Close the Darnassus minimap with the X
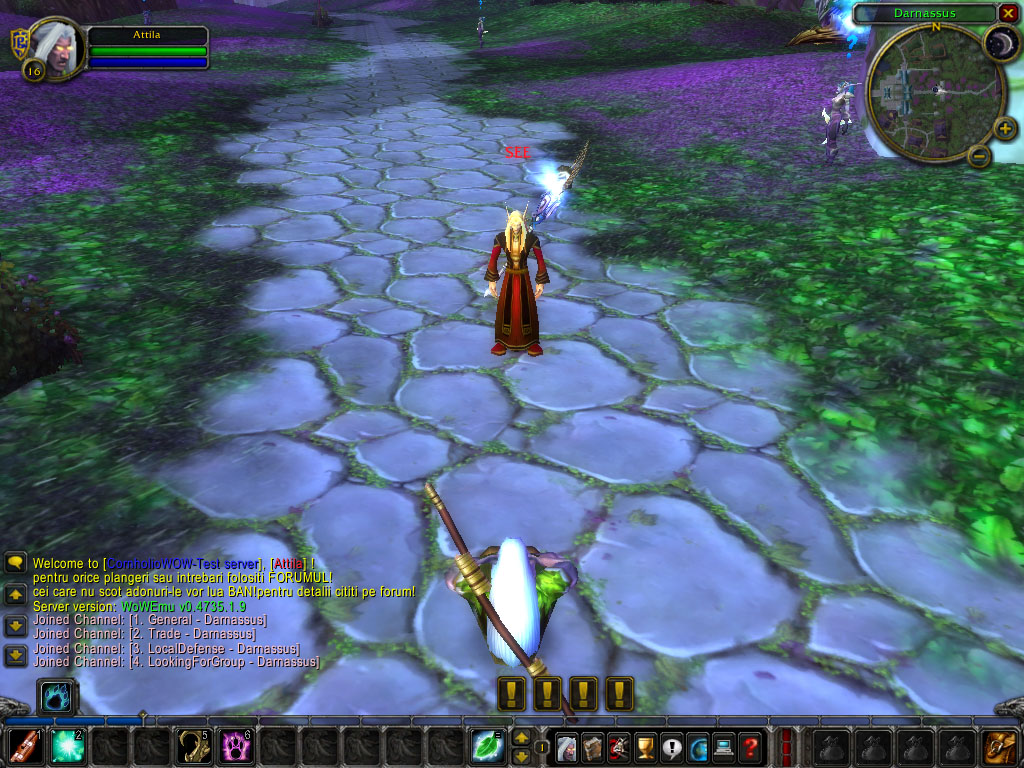1024x768 pixels. tap(1008, 13)
